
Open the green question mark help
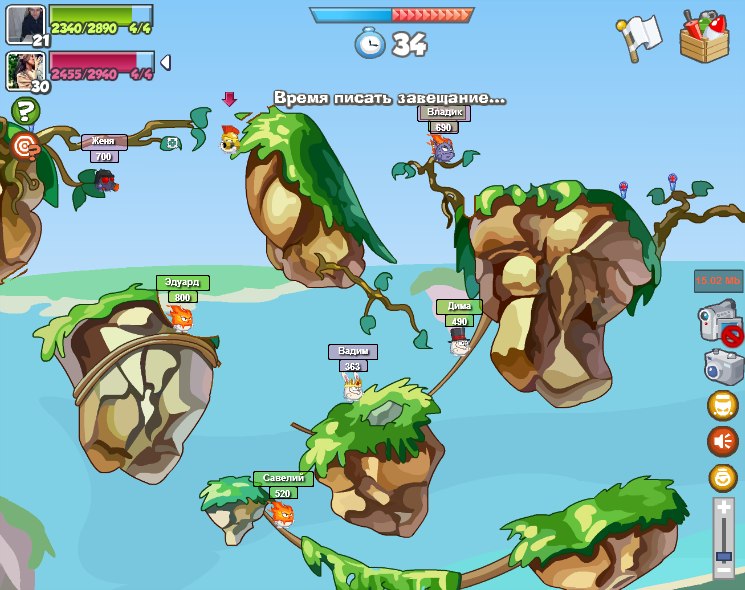[25, 111]
